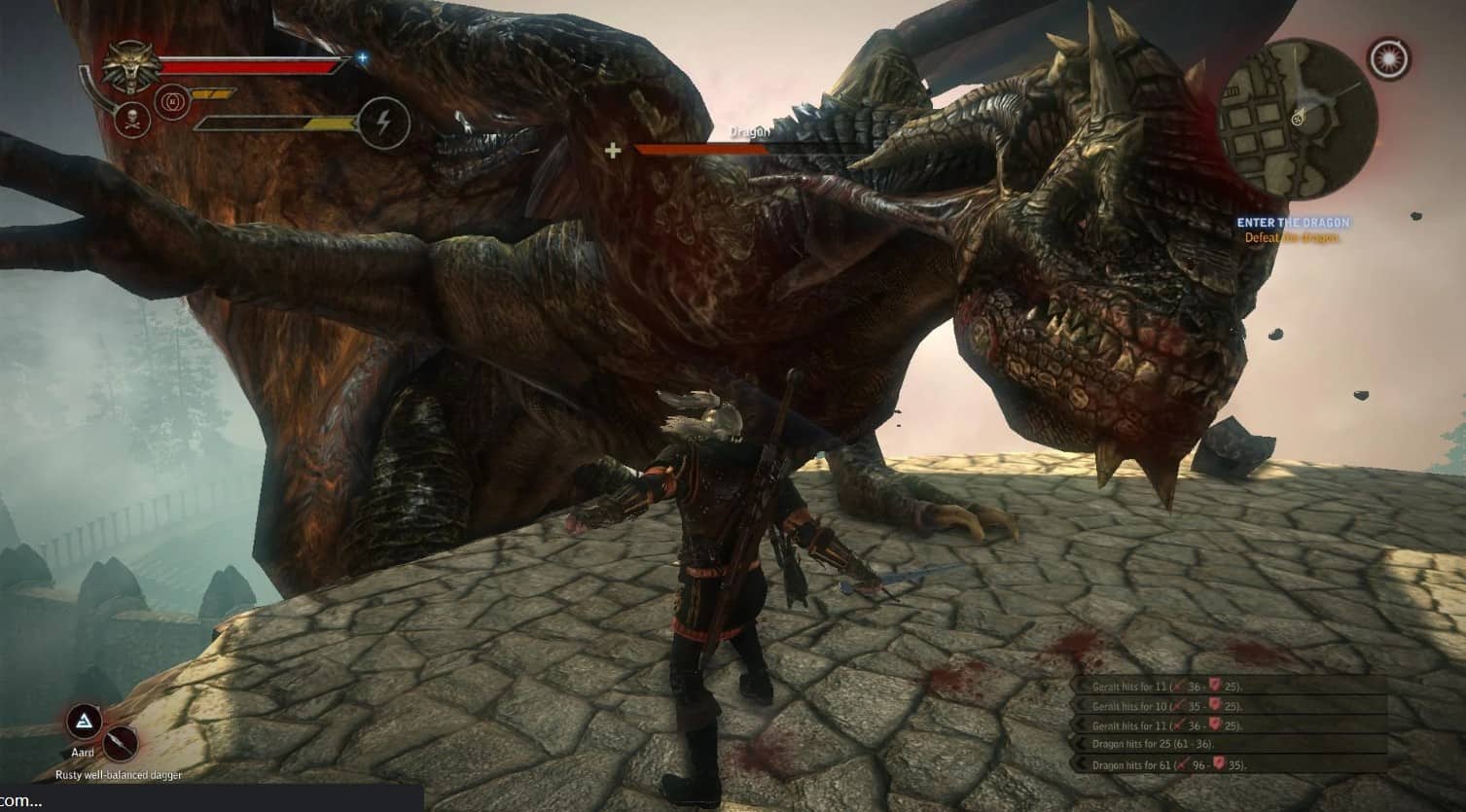The height and width of the screenshot is (812, 1466).
Task: Select the rusty well-balanced dagger slot
Action: pyautogui.click(x=121, y=744)
